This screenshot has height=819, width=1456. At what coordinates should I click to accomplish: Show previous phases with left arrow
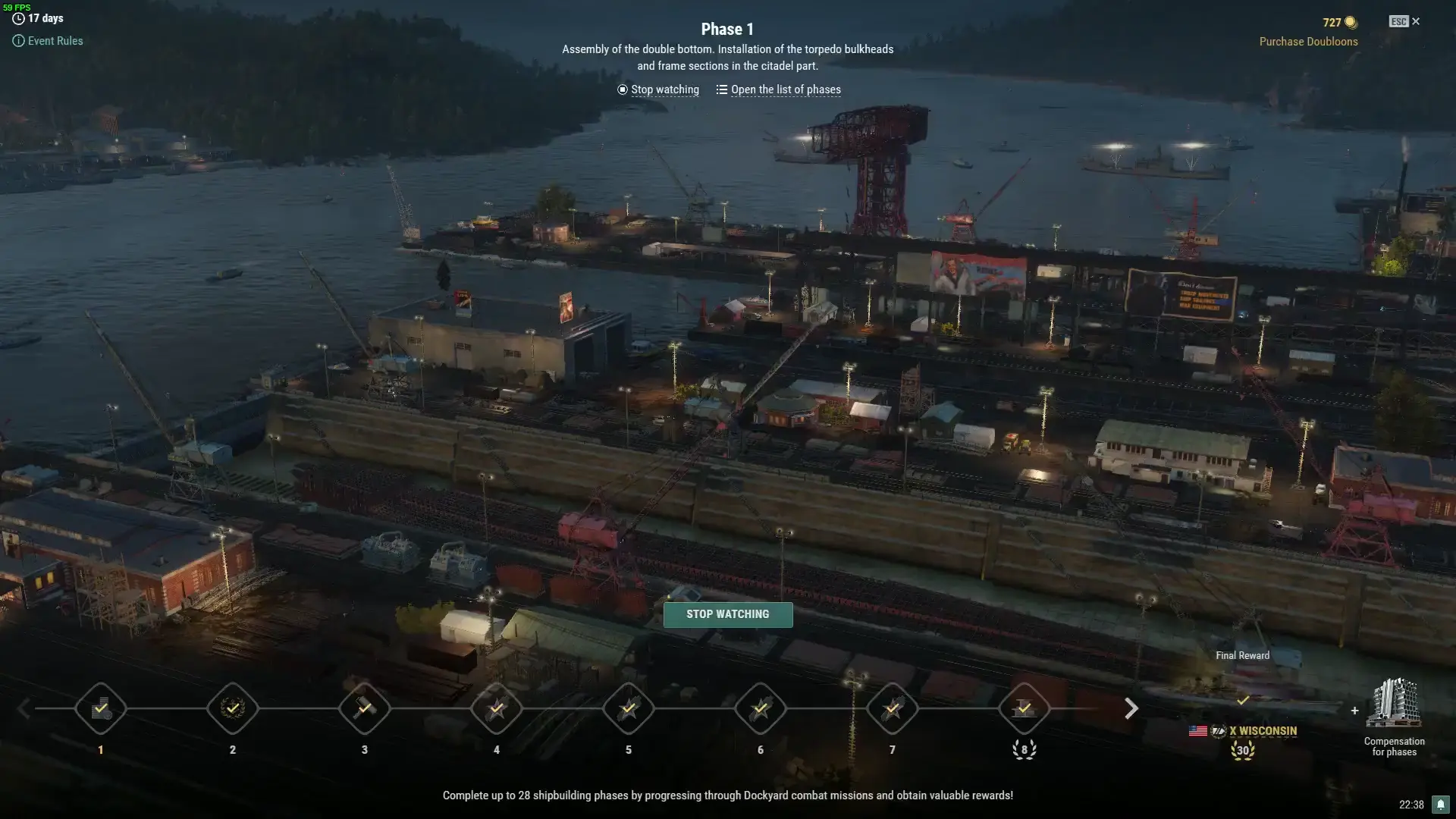[x=24, y=709]
